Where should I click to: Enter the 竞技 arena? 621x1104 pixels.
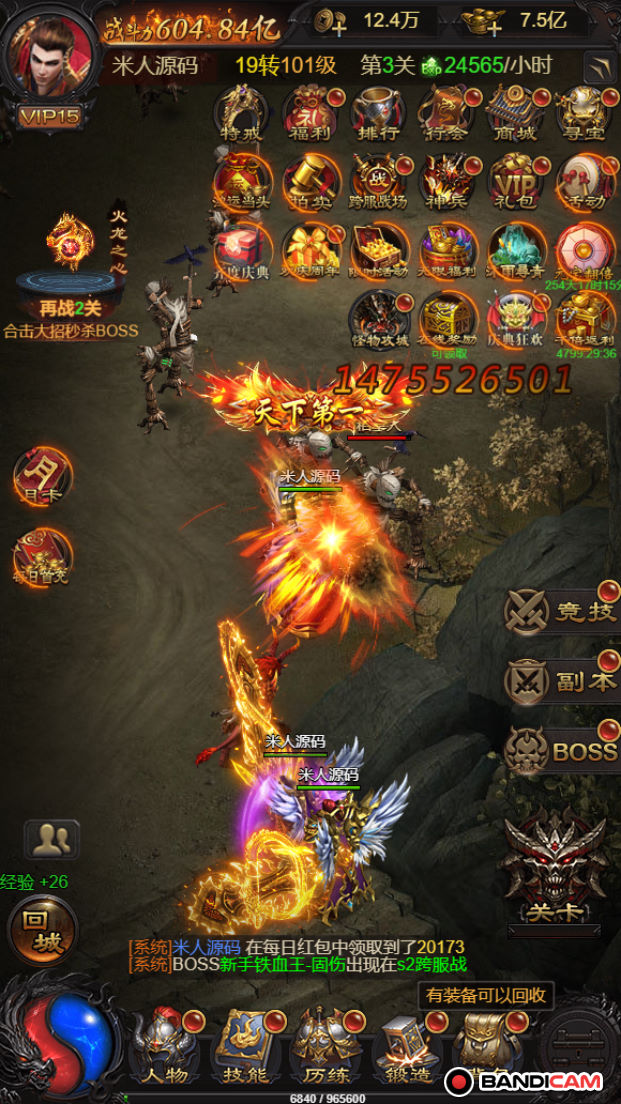tap(562, 612)
